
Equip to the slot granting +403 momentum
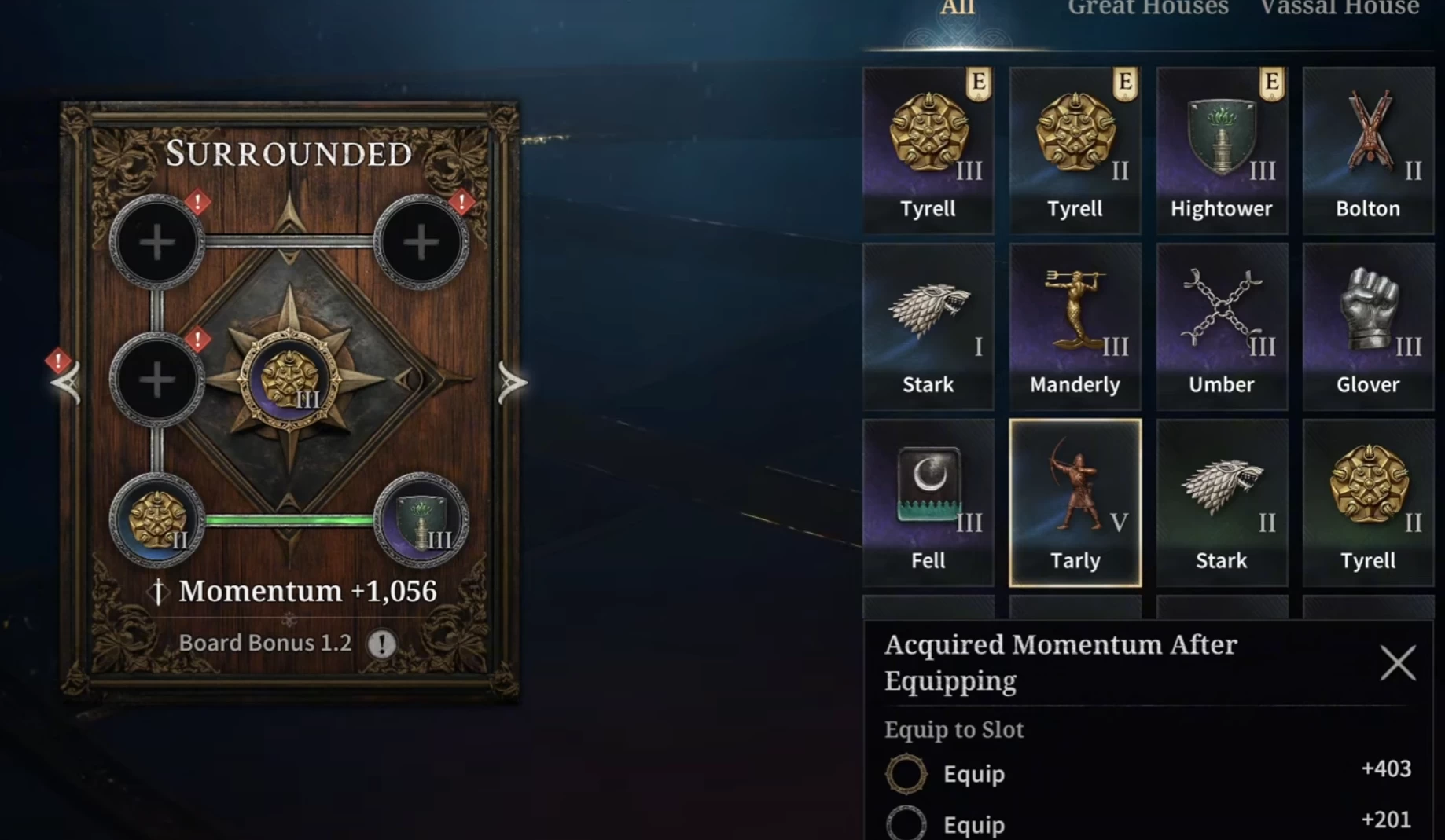click(973, 774)
